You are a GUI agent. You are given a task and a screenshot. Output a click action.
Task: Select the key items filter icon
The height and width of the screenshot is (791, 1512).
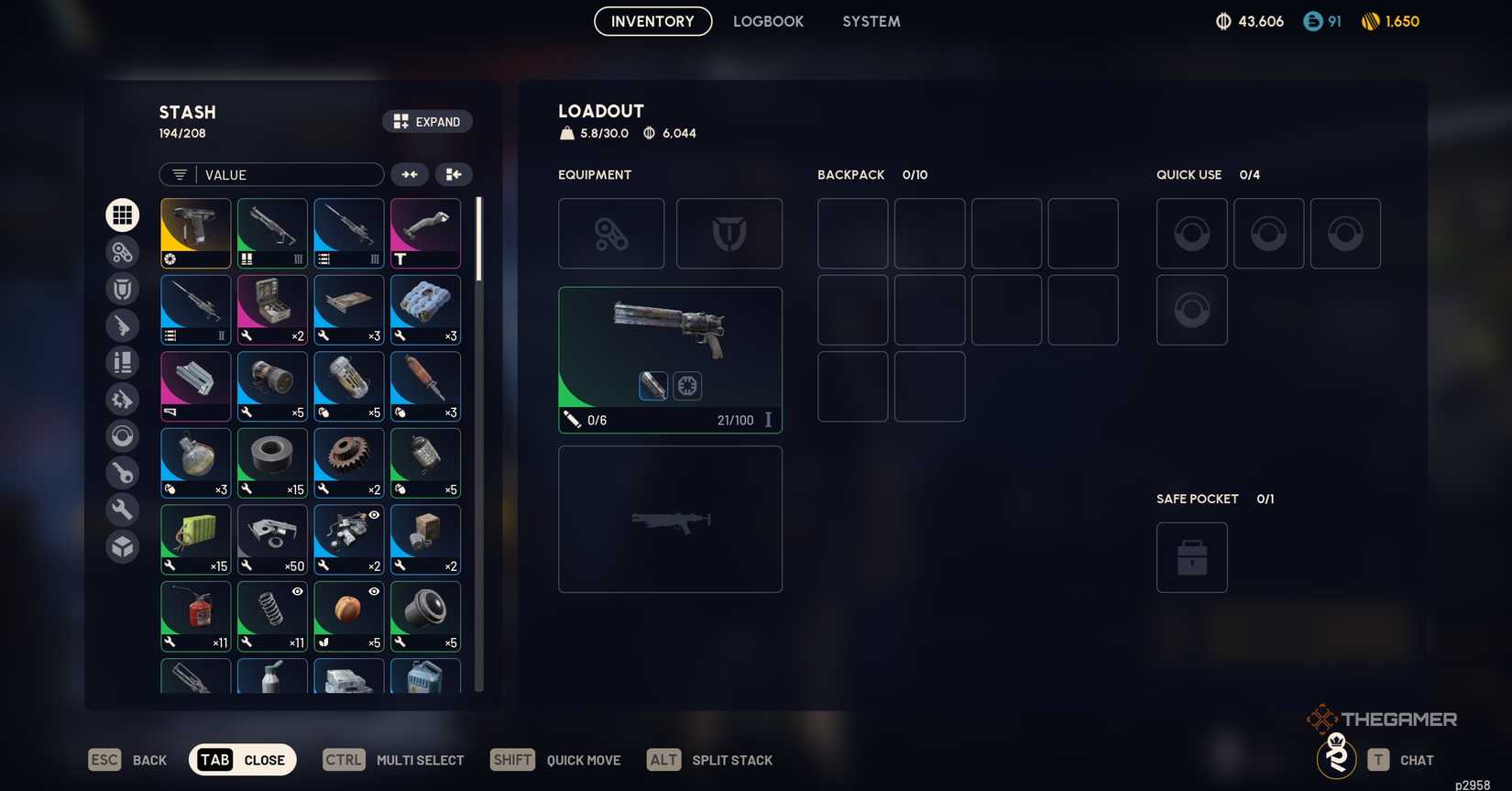click(x=122, y=472)
